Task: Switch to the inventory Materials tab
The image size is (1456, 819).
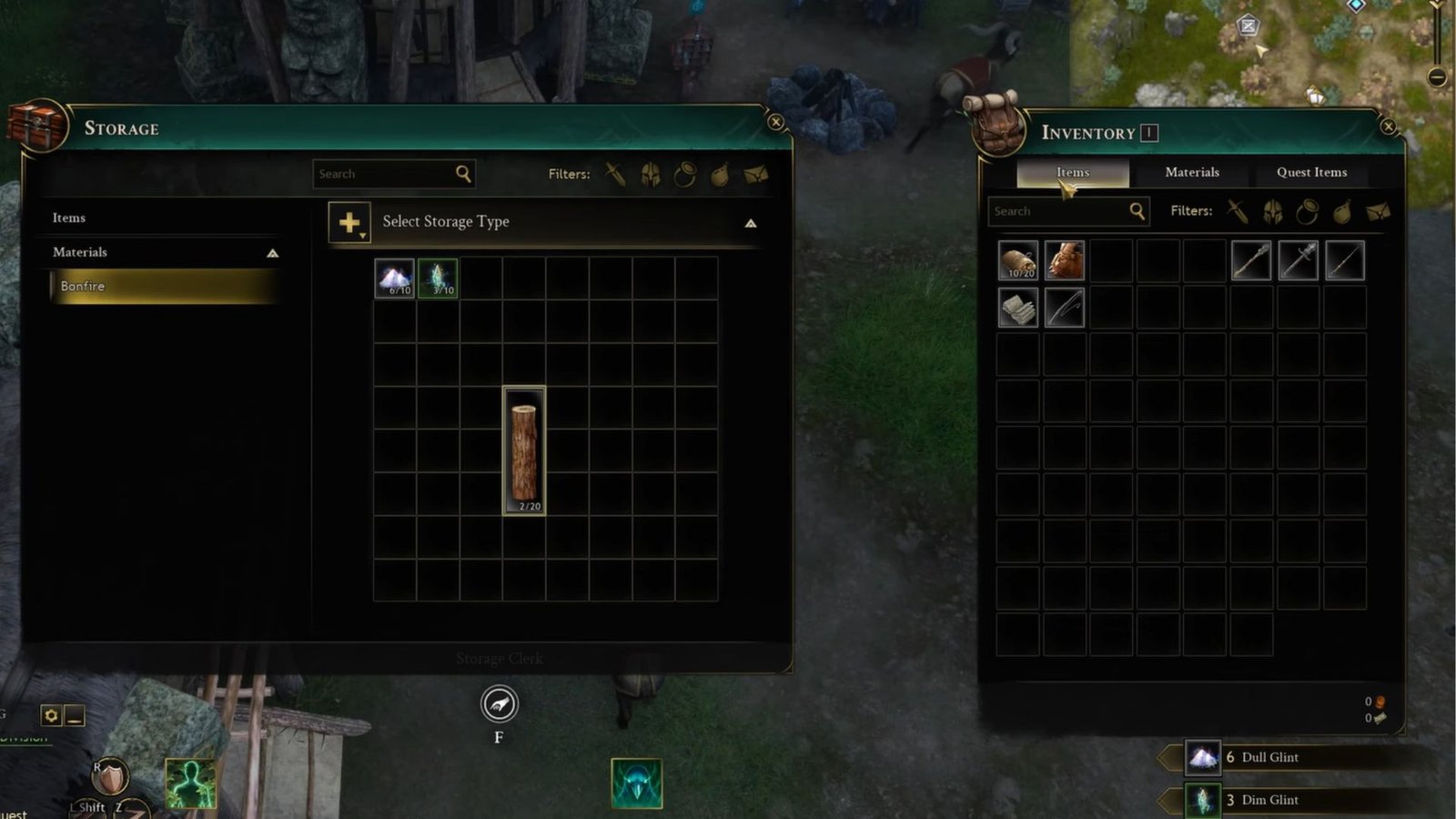Action: (1191, 172)
